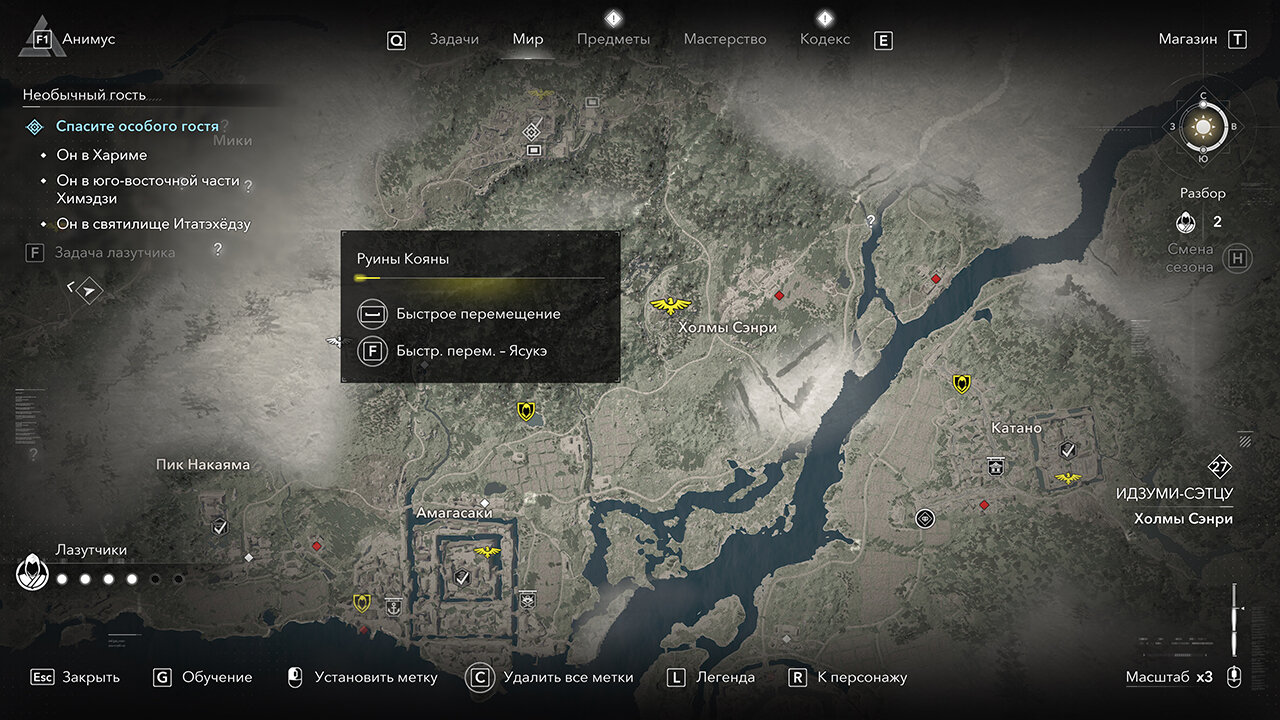This screenshot has height=720, width=1280.
Task: Select the Холмы Сэнри viewpoint eagle marker
Action: pos(670,305)
